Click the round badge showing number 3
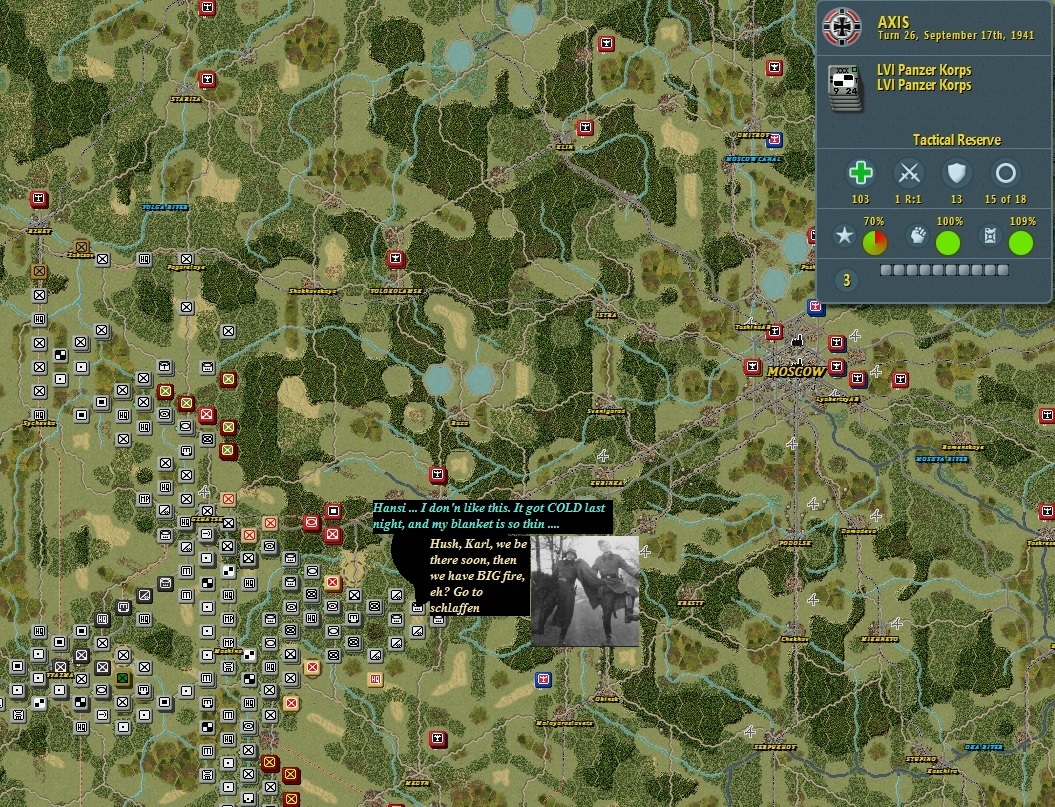This screenshot has width=1055, height=807. [847, 280]
